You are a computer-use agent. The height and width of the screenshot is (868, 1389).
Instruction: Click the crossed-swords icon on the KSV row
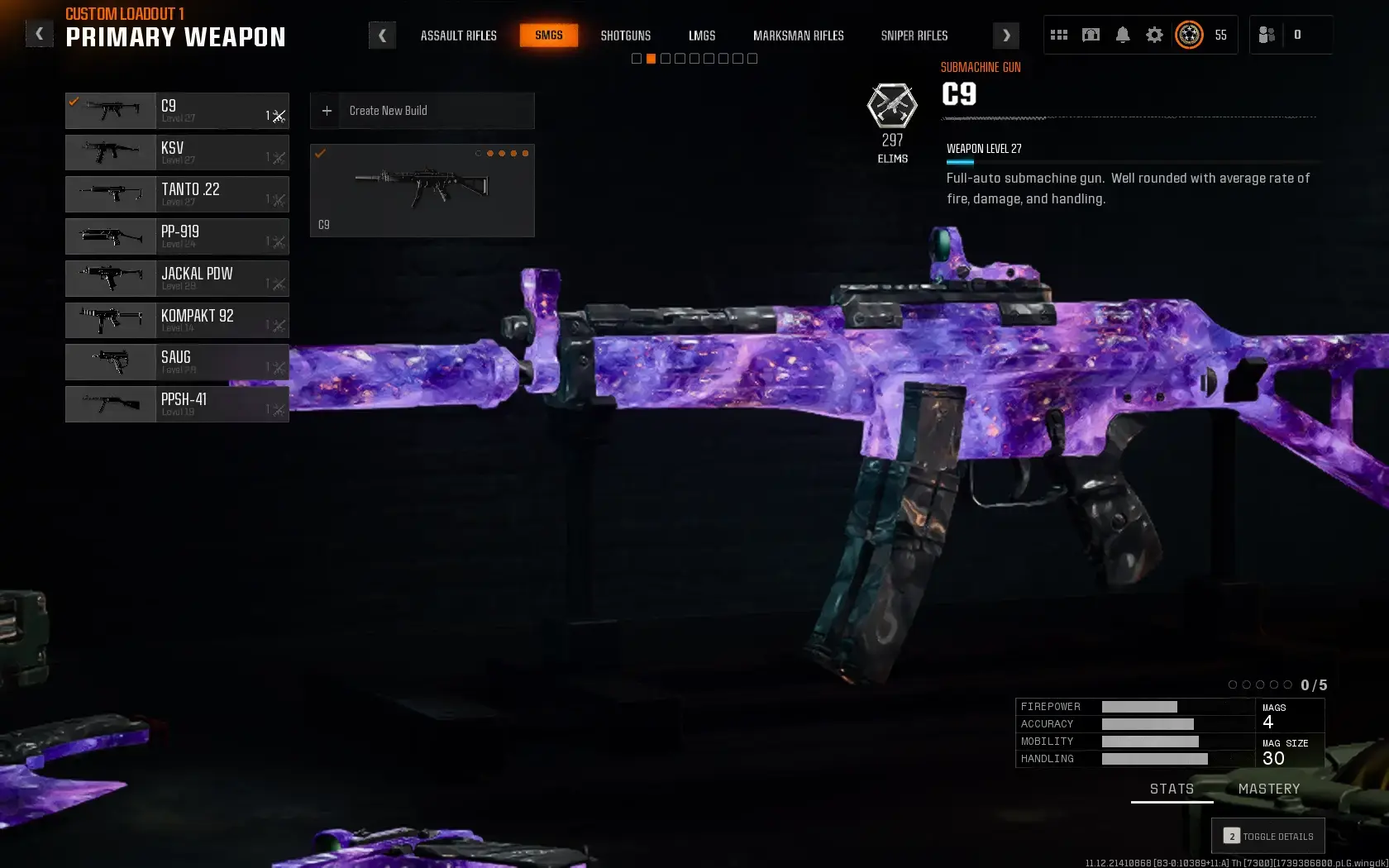coord(278,159)
